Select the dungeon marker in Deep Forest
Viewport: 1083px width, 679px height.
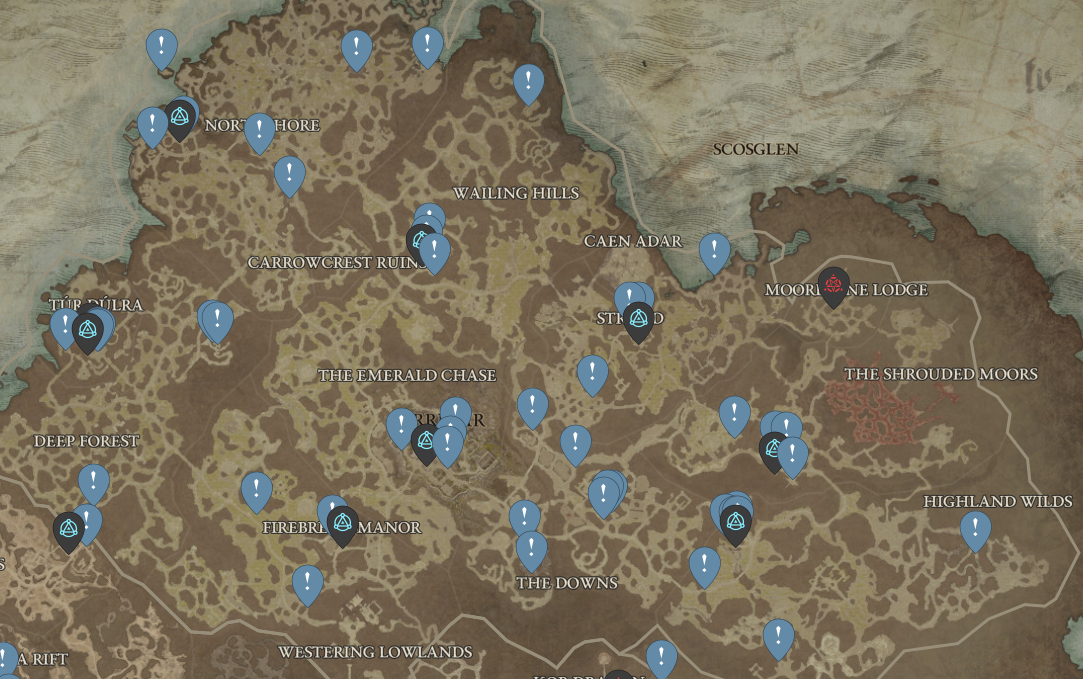[68, 530]
